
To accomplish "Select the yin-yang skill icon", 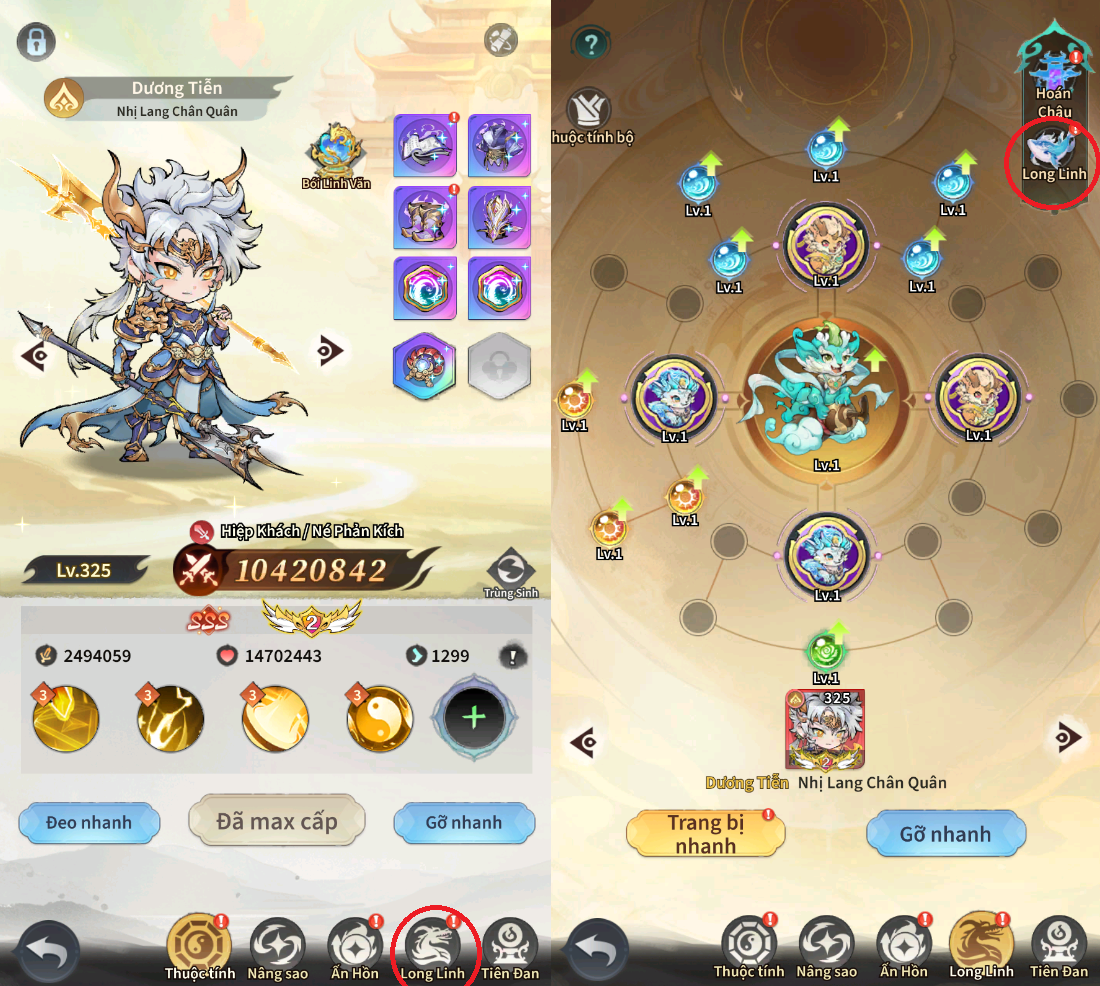I will coord(380,718).
